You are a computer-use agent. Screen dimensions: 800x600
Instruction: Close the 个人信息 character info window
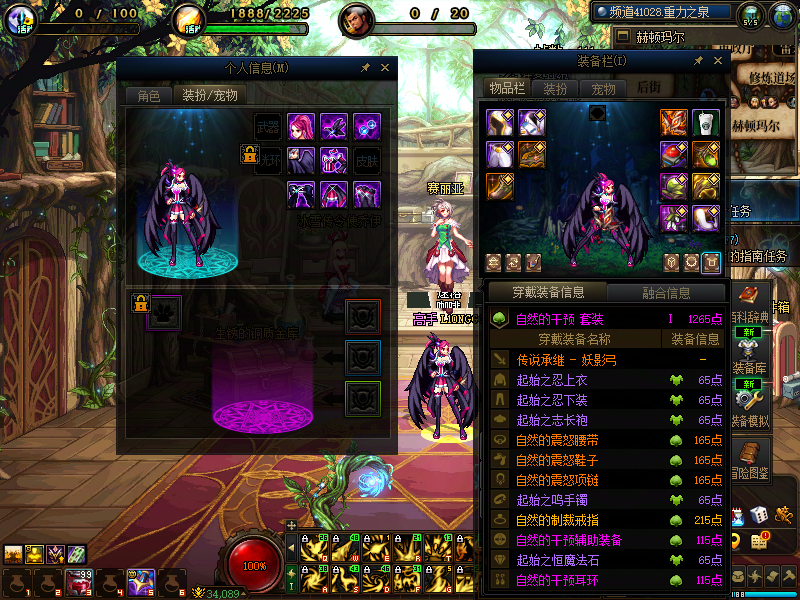coord(384,68)
